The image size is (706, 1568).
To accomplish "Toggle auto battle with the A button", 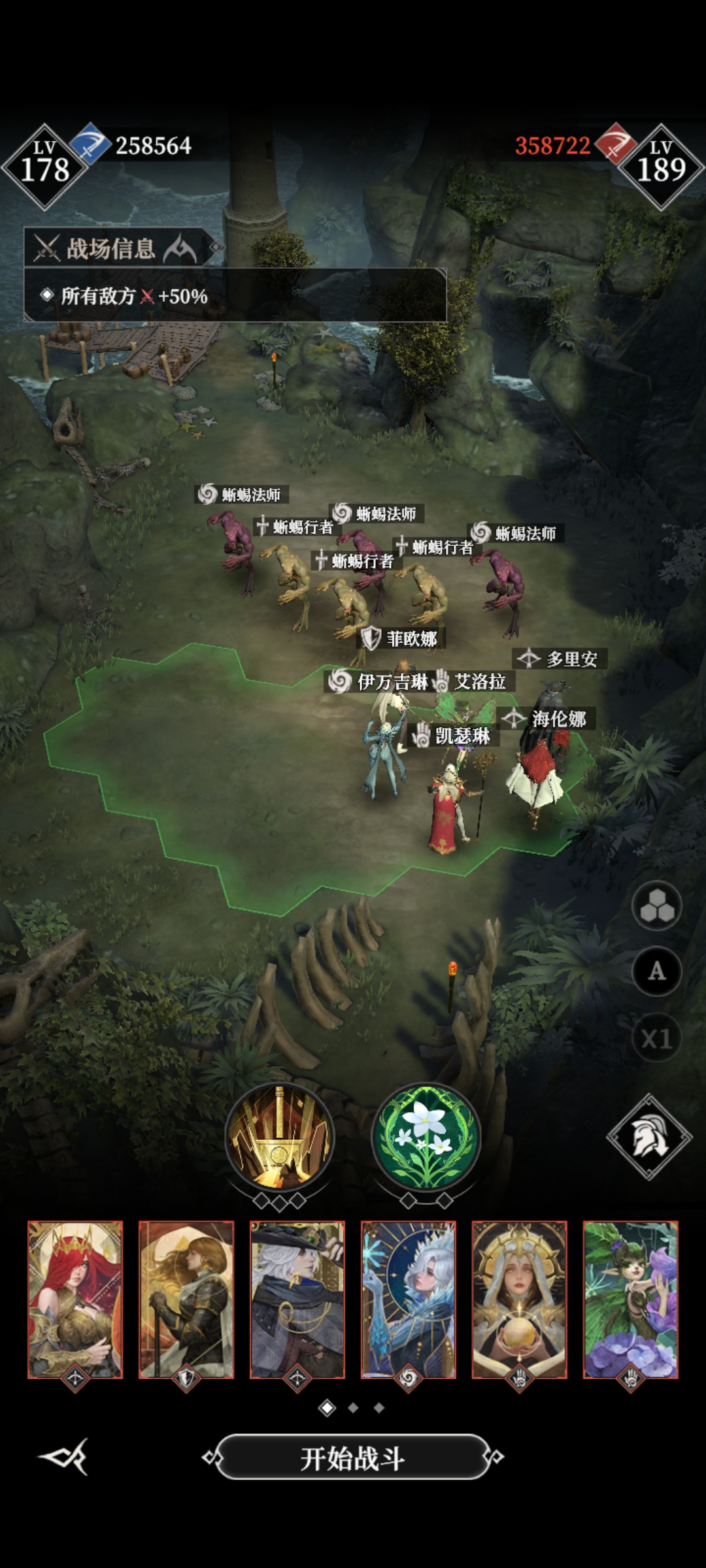I will pos(656,972).
